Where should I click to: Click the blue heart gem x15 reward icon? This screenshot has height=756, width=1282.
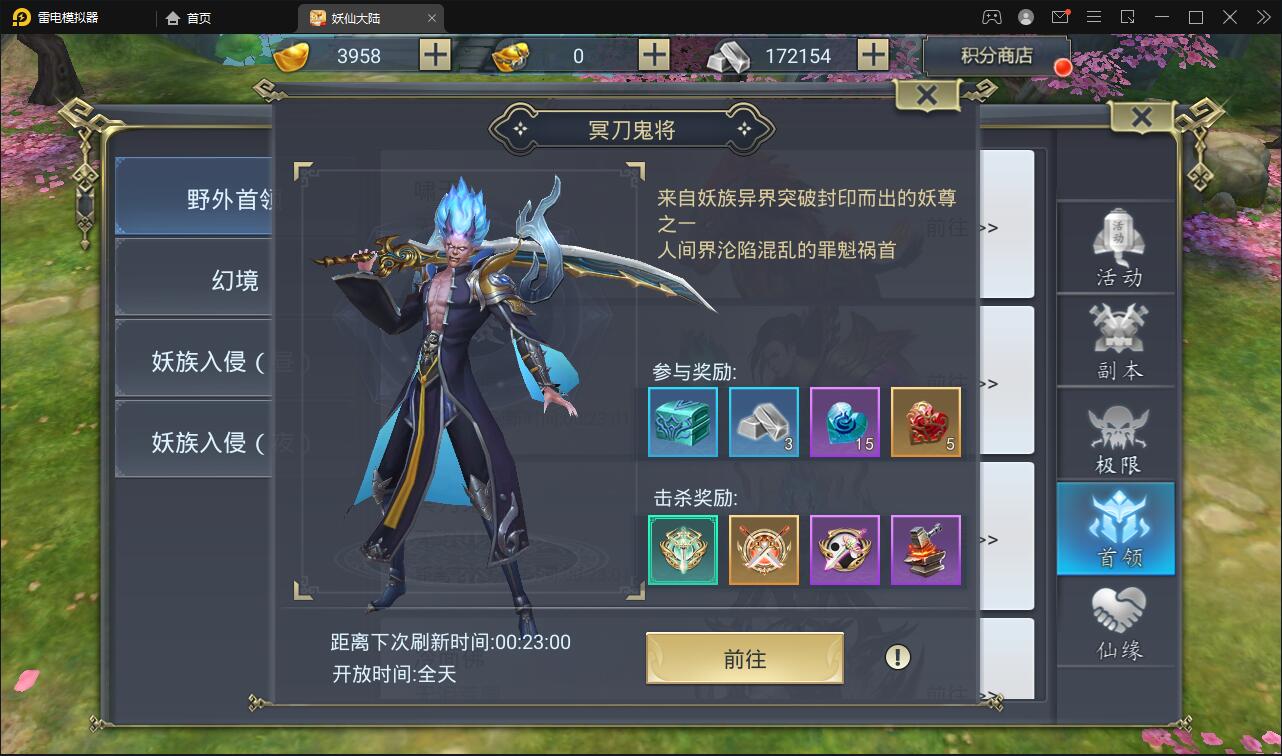[844, 422]
